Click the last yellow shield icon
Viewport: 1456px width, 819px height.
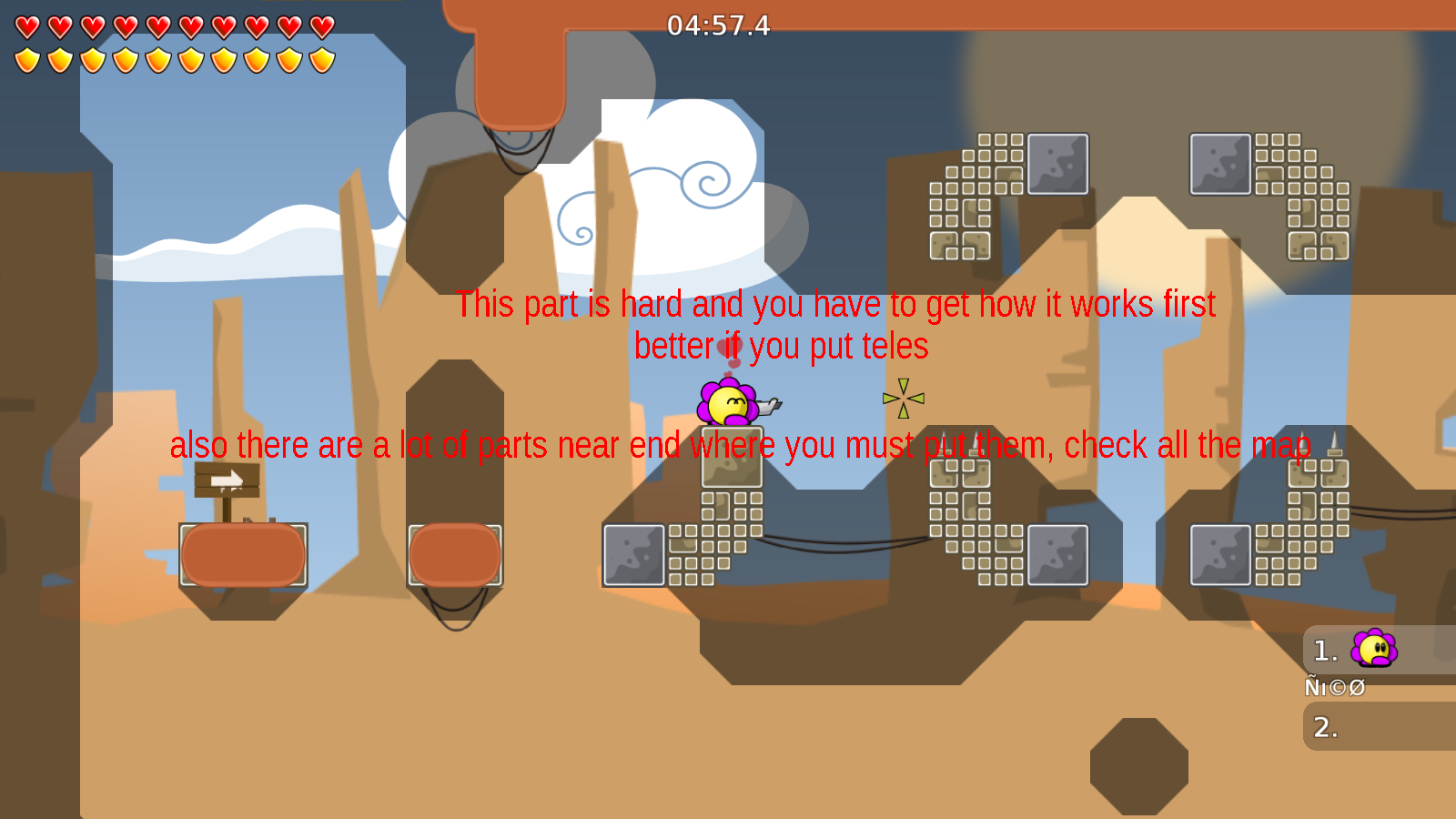(x=320, y=58)
